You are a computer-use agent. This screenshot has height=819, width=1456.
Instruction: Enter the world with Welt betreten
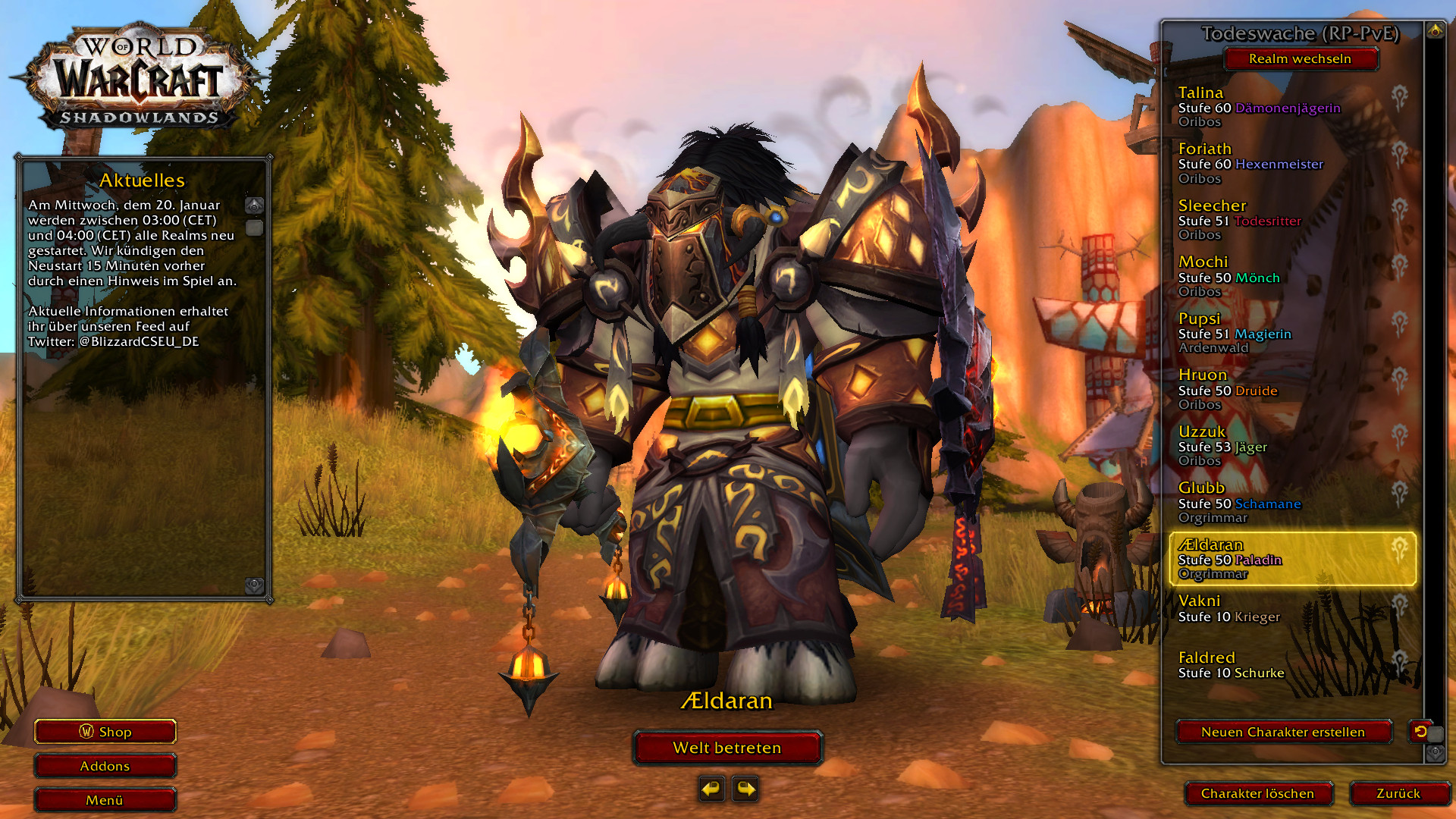pyautogui.click(x=727, y=748)
